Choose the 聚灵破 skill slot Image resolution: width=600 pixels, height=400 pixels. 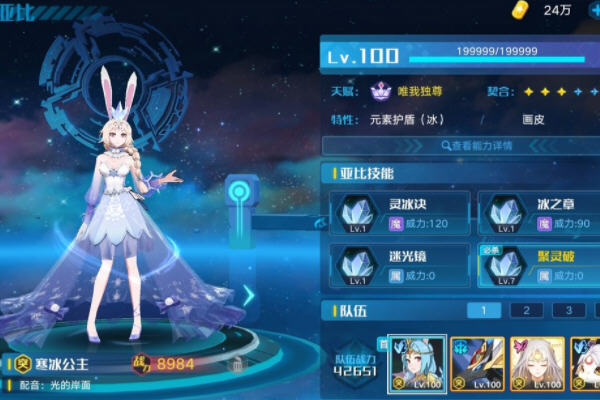[x=537, y=264]
